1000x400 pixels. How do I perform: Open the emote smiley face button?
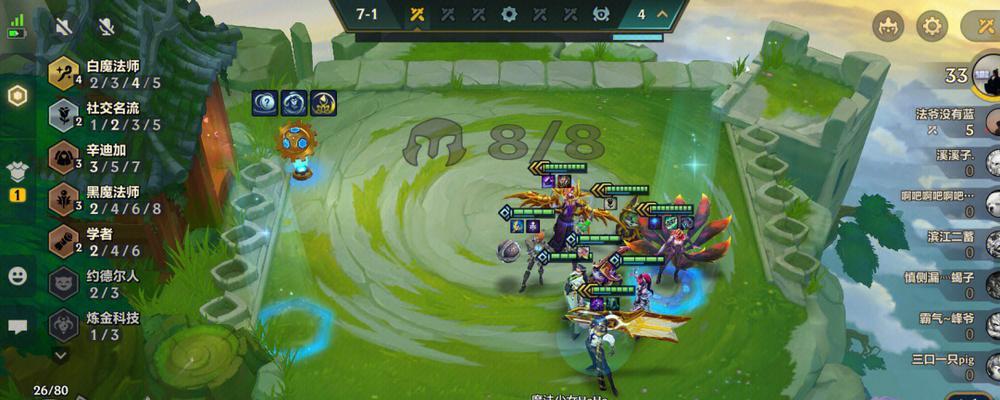point(17,275)
